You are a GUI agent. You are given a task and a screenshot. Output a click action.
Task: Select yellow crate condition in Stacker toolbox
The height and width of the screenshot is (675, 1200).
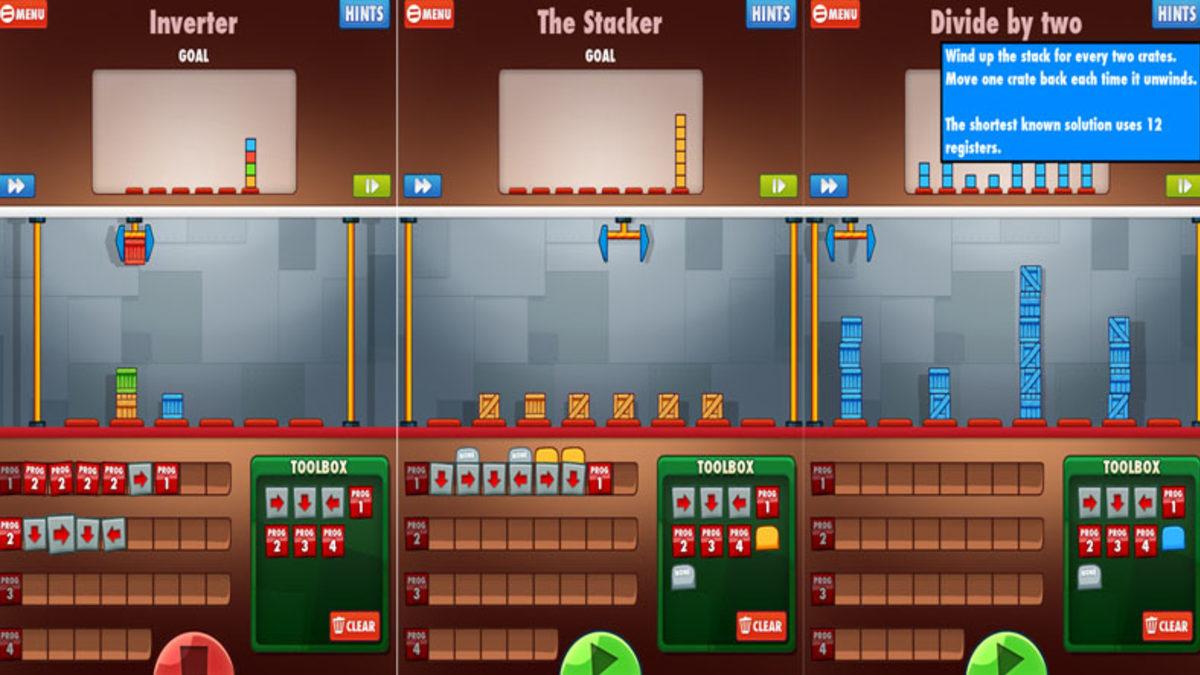pyautogui.click(x=767, y=540)
